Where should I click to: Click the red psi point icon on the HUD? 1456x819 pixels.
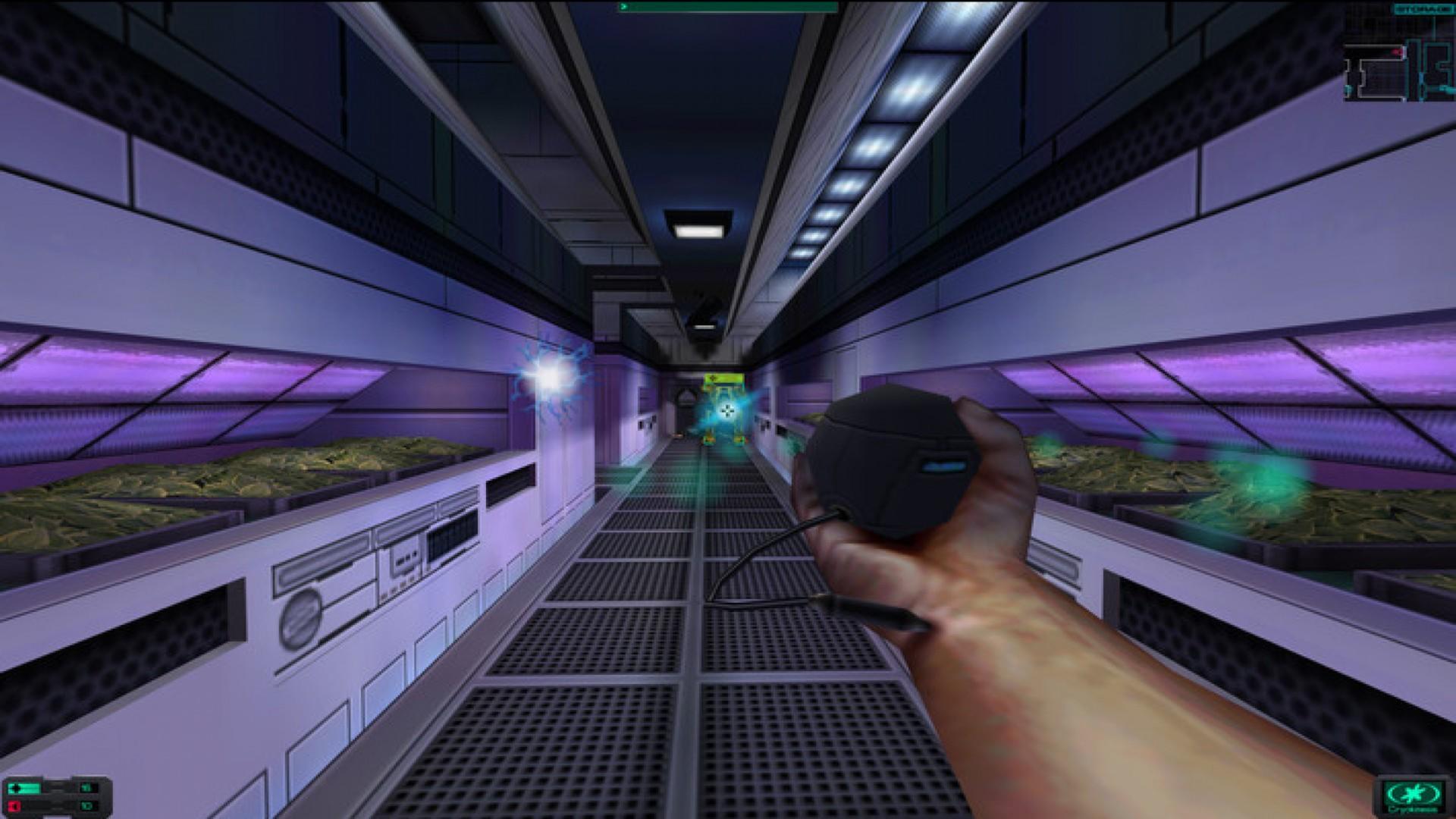click(x=15, y=808)
